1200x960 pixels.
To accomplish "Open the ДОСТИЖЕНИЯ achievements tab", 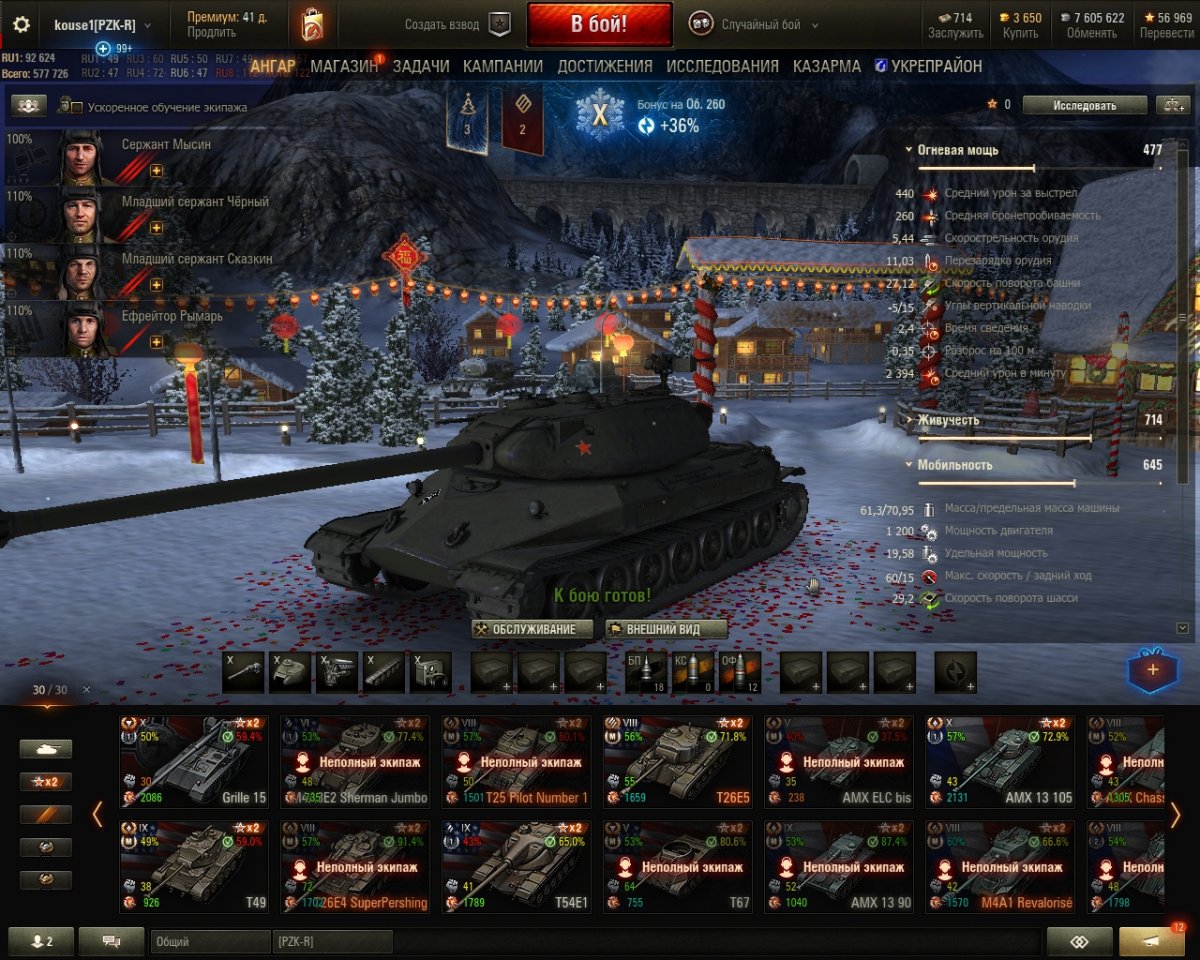I will [x=604, y=66].
